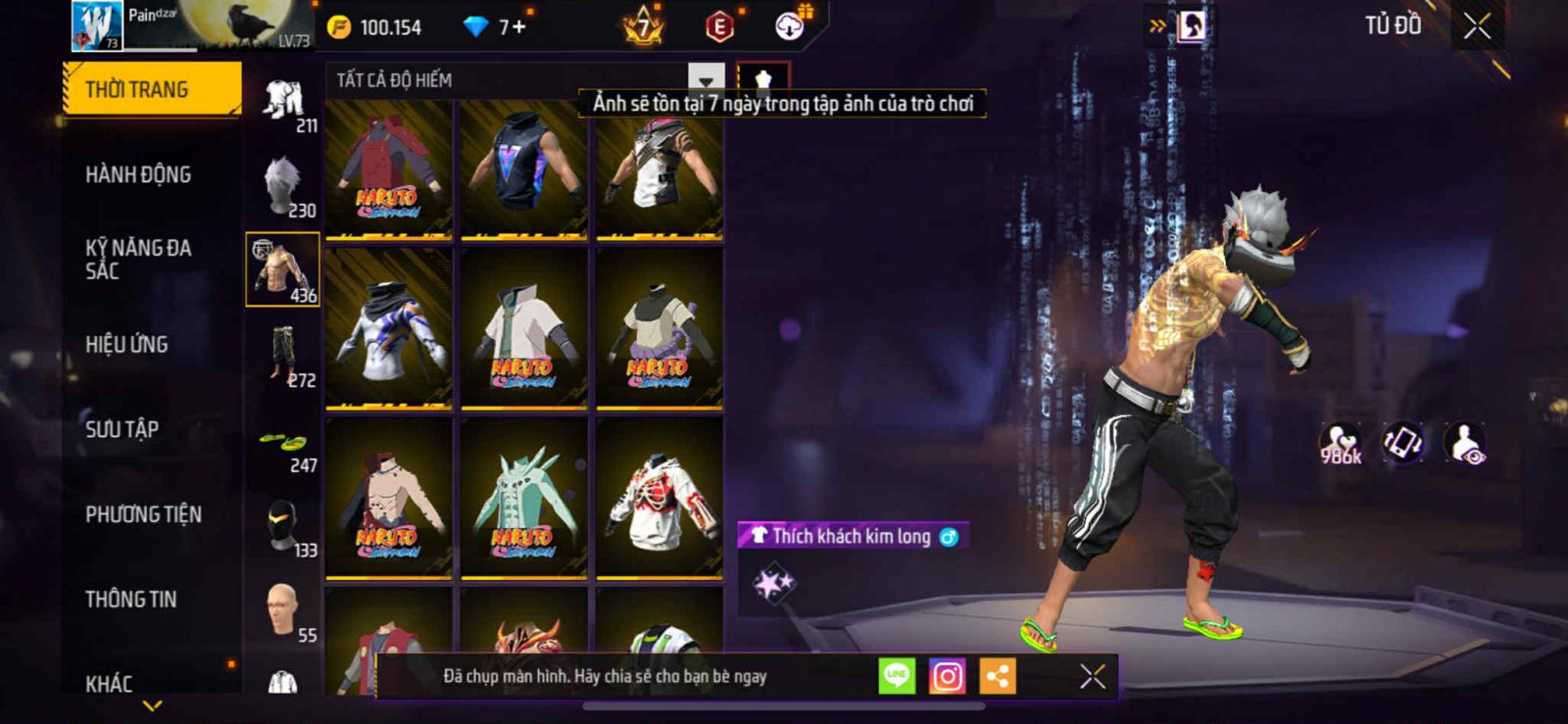Select the shirtless tattoo top category icon
This screenshot has width=1568, height=724.
(282, 269)
